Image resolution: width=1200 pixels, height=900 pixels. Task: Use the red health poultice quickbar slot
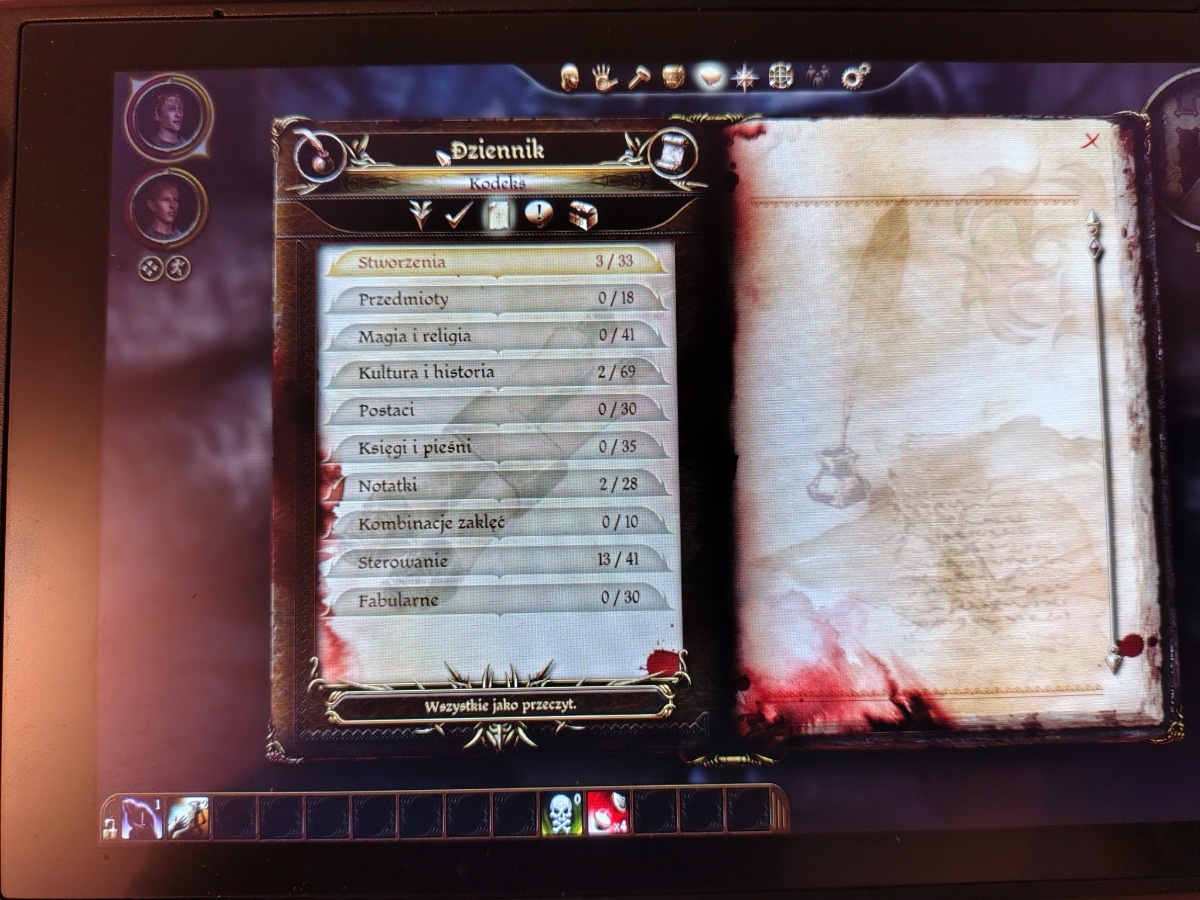pos(606,812)
